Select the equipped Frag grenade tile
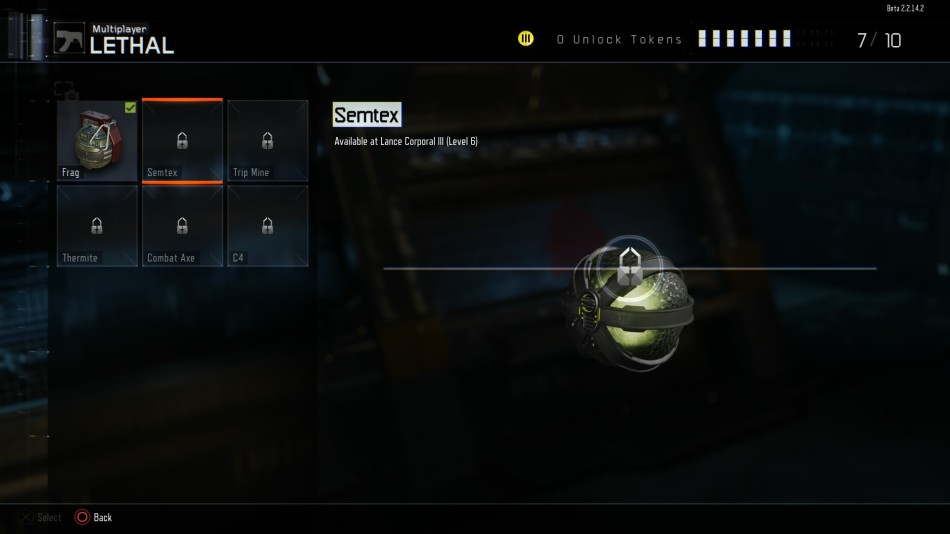 click(97, 140)
